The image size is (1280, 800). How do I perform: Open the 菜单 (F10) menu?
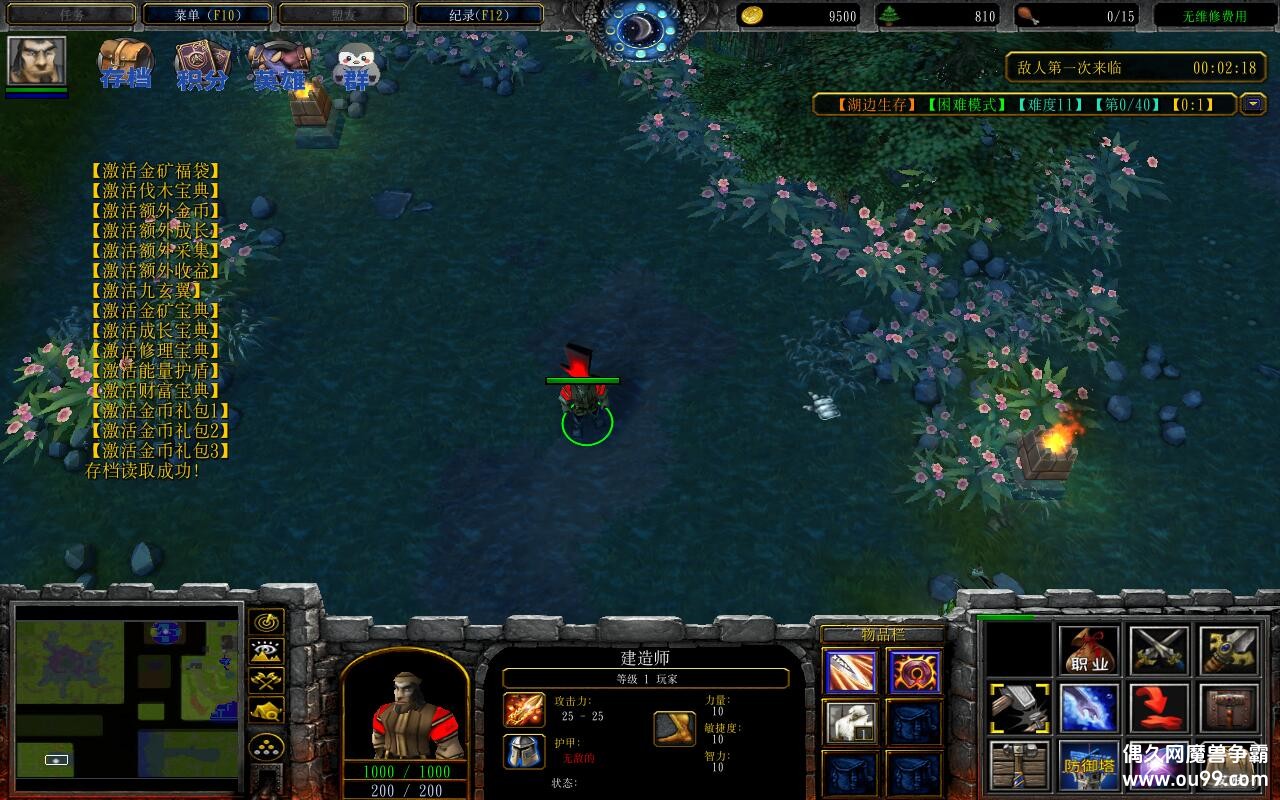(207, 15)
